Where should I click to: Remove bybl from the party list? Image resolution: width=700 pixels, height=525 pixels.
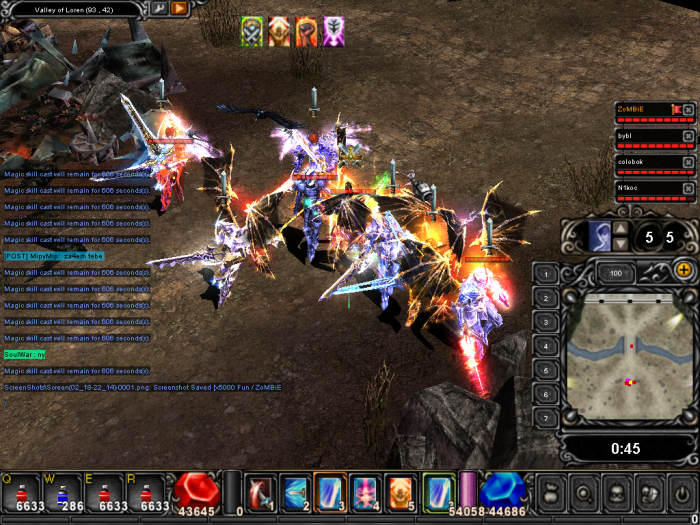[x=688, y=136]
